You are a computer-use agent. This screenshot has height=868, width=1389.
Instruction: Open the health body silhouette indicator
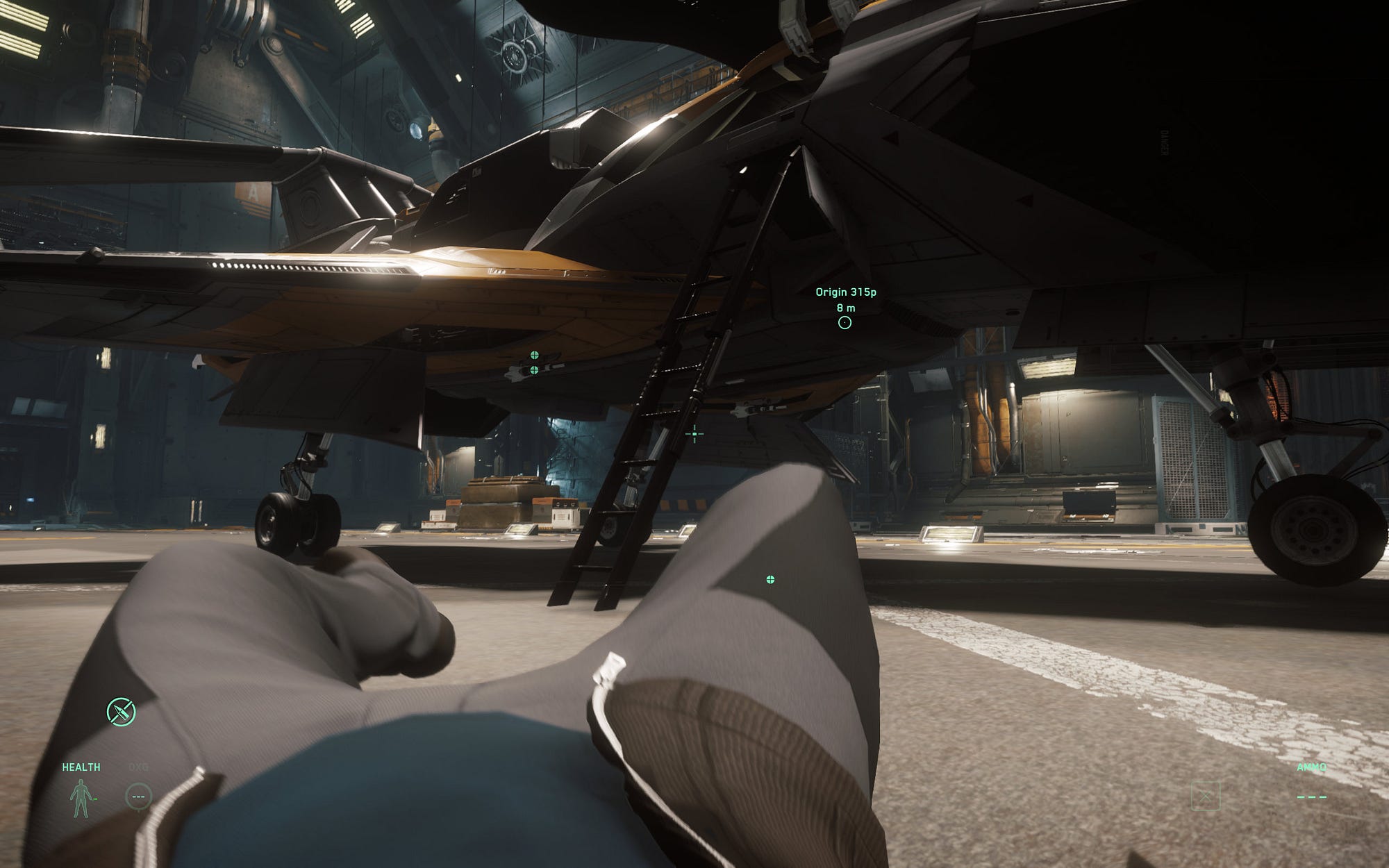[x=81, y=798]
